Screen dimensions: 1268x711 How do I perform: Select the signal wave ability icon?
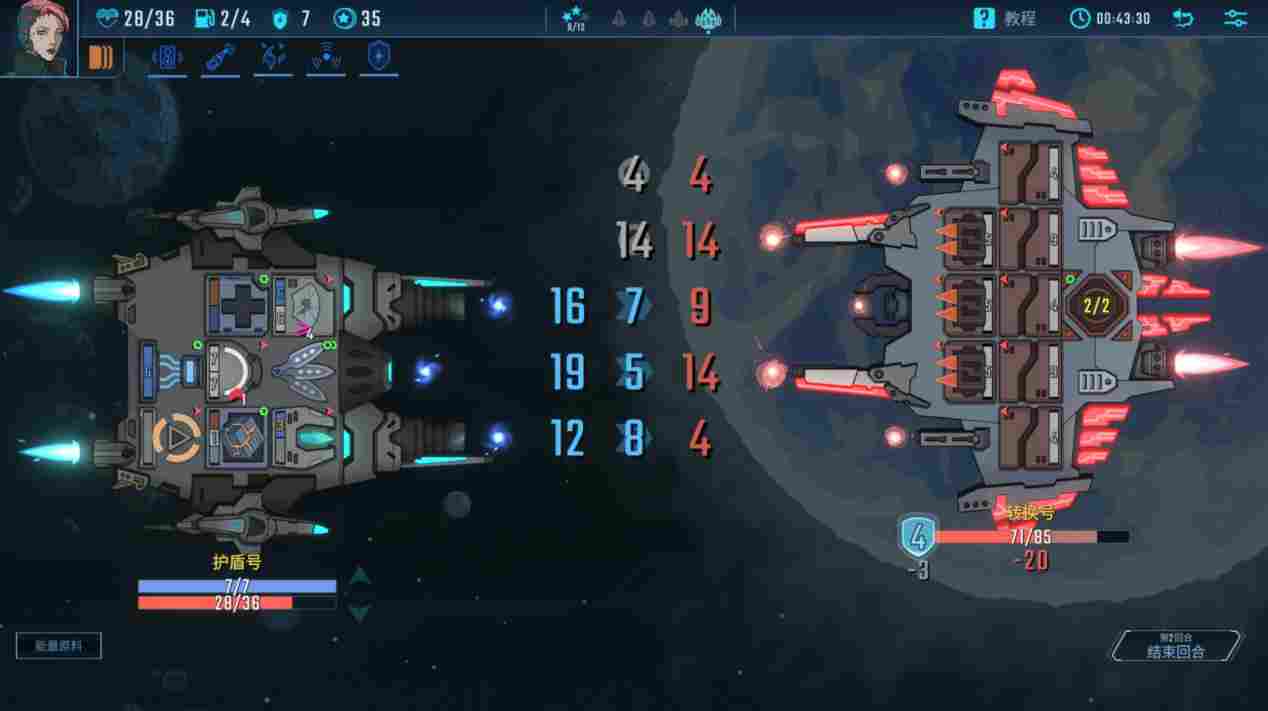(325, 58)
